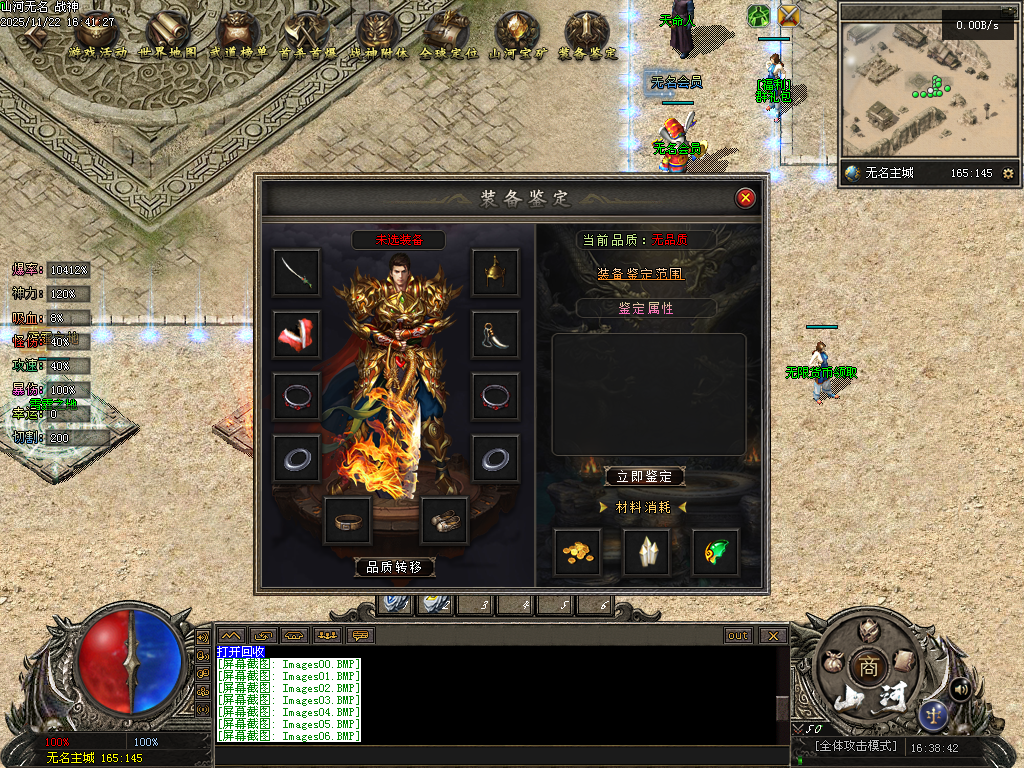The width and height of the screenshot is (1024, 768).
Task: Toggle the sound speaker icon
Action: pyautogui.click(x=960, y=688)
